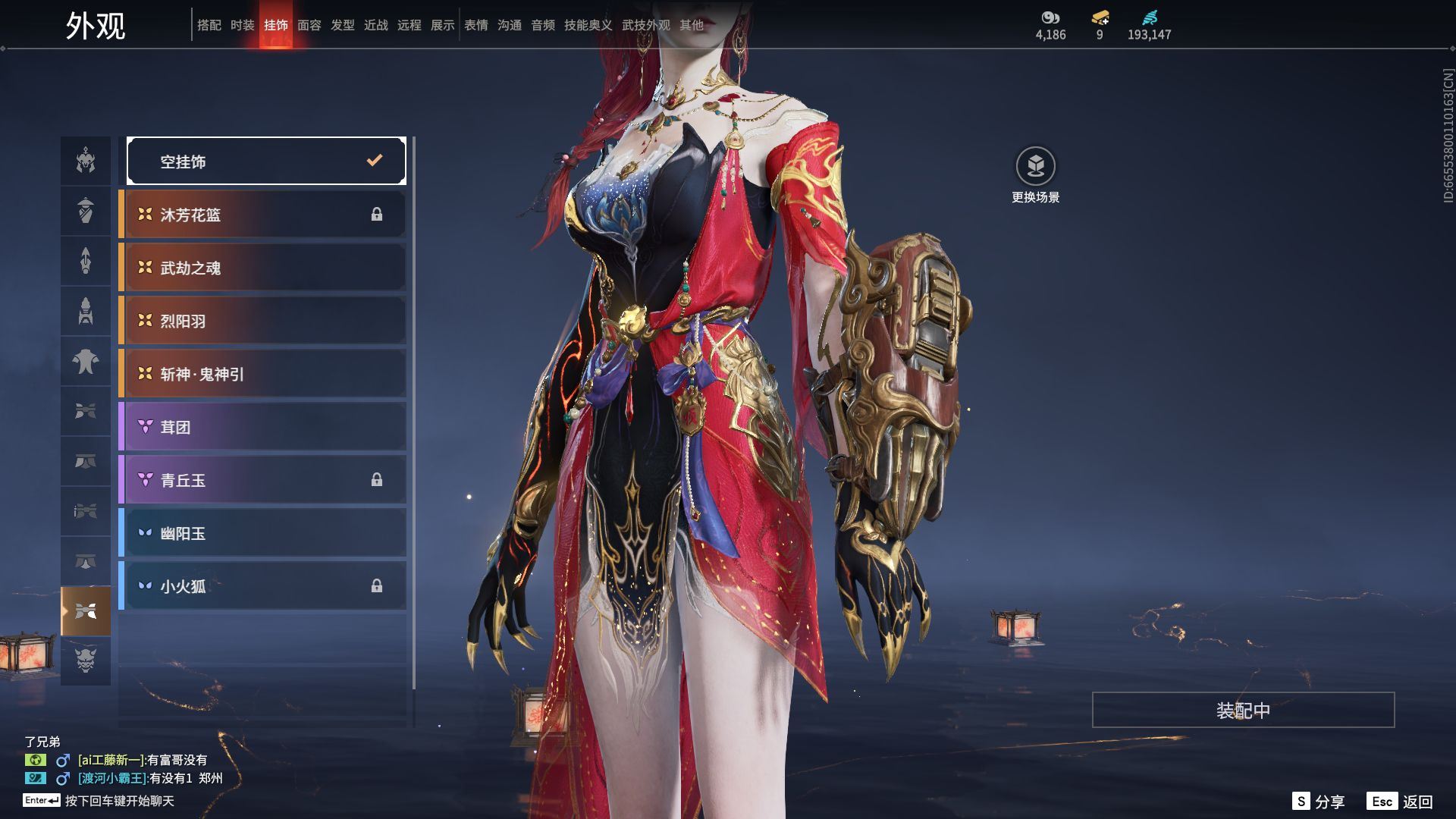This screenshot has height=819, width=1456.
Task: Switch to the 时装 tab
Action: coord(243,25)
